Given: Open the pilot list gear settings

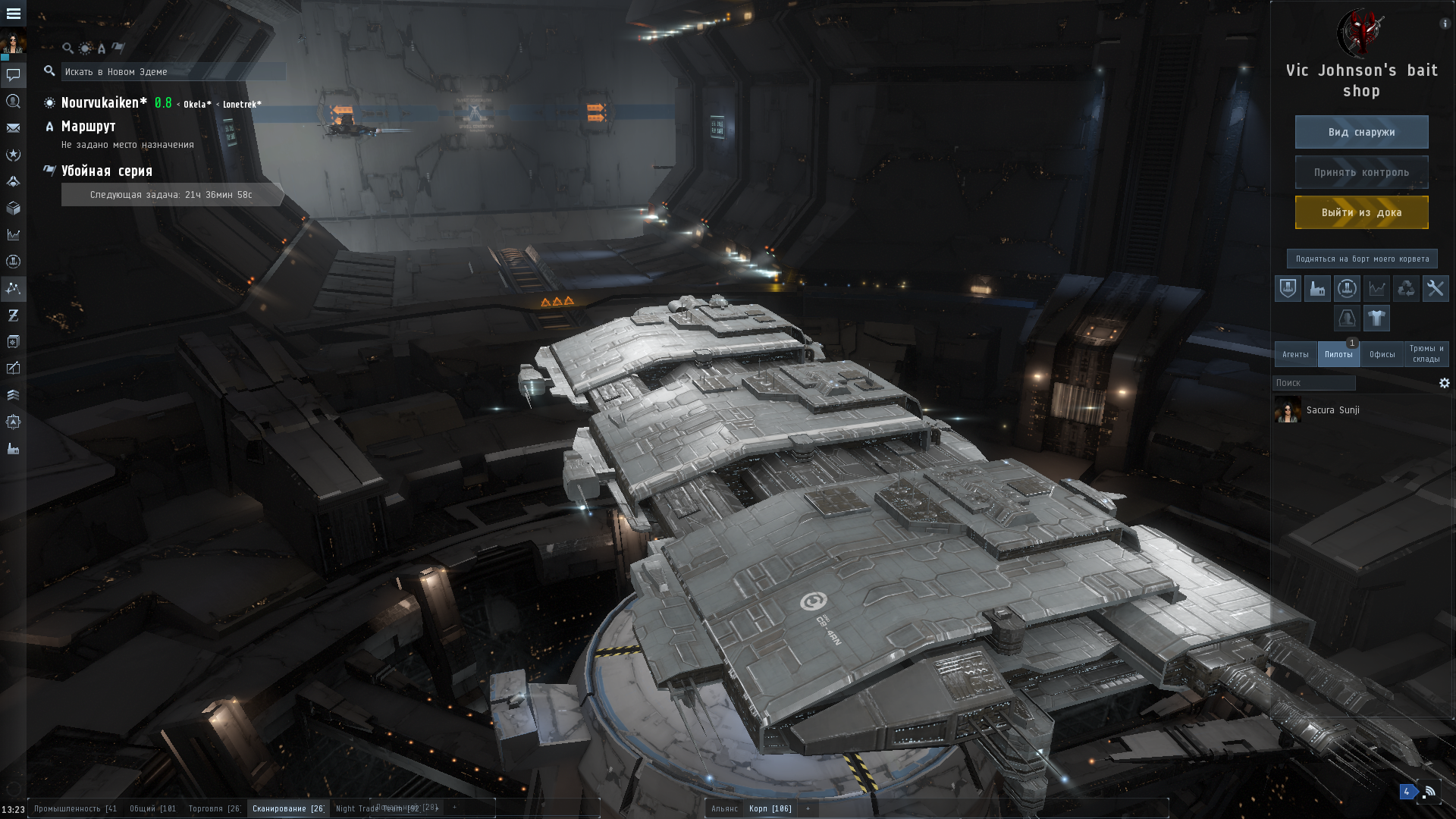Looking at the screenshot, I should tap(1444, 383).
